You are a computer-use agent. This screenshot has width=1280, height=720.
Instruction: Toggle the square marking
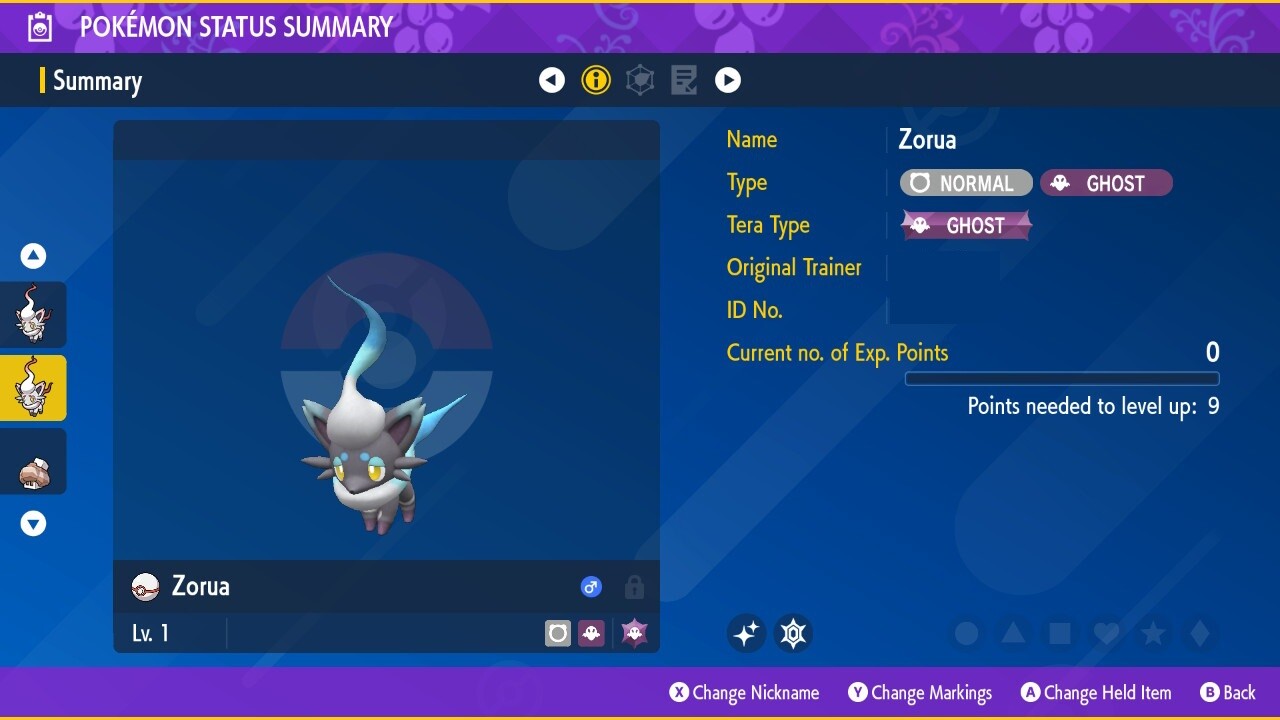tap(1059, 633)
